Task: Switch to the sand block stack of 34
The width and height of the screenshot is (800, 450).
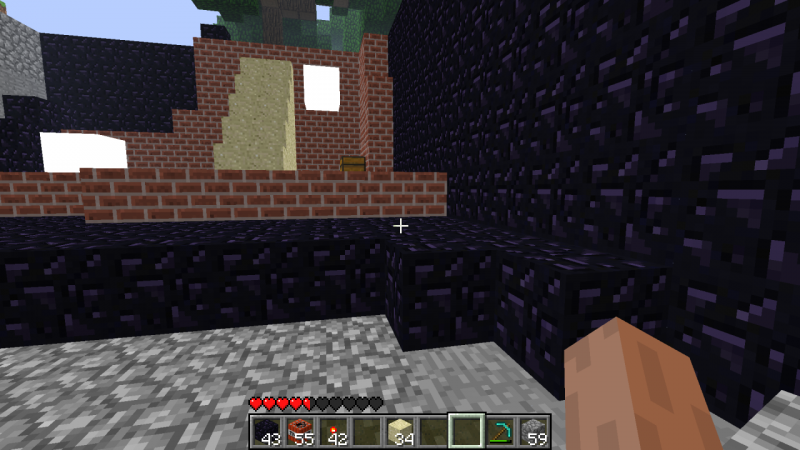Action: click(399, 431)
